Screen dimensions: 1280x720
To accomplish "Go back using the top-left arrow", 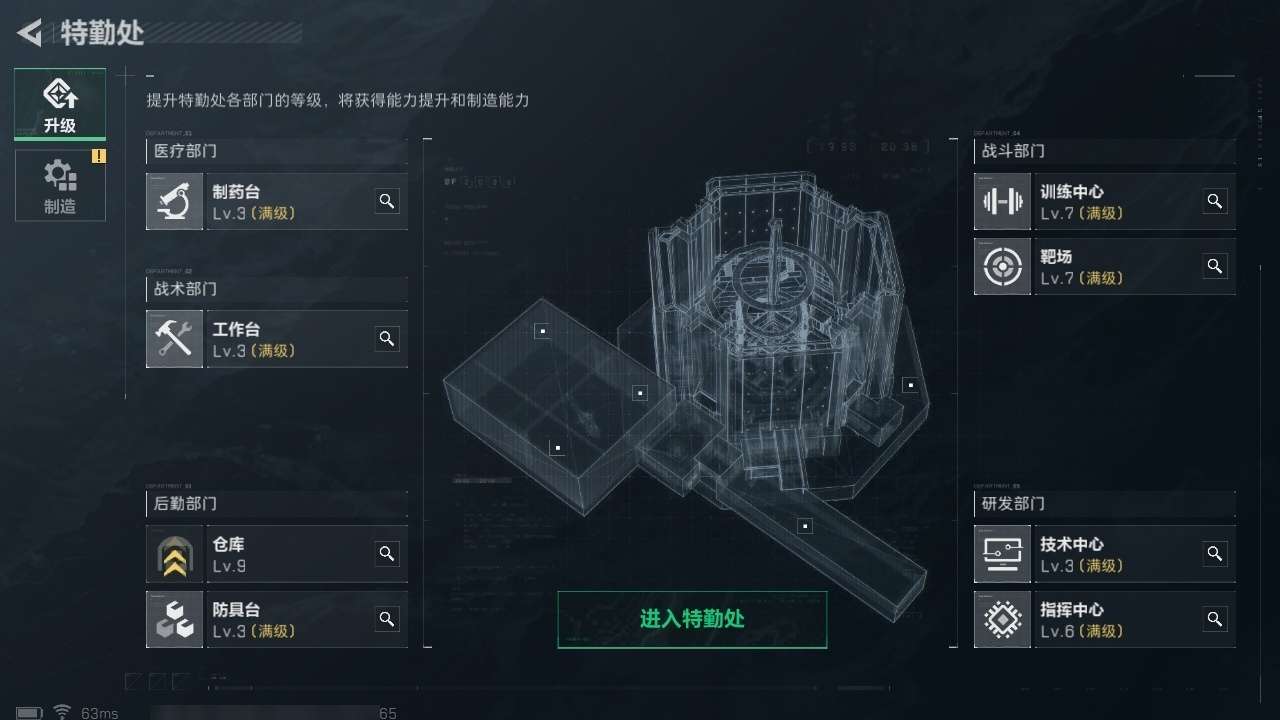I will coord(30,33).
